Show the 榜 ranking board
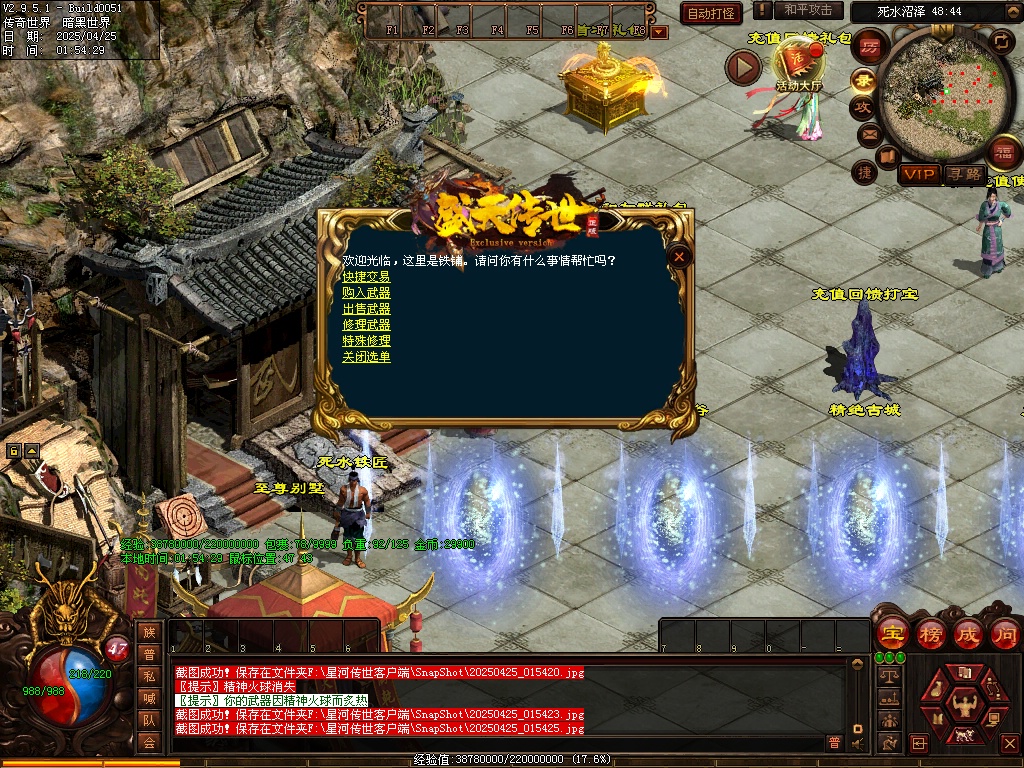Image resolution: width=1024 pixels, height=768 pixels. pos(930,634)
